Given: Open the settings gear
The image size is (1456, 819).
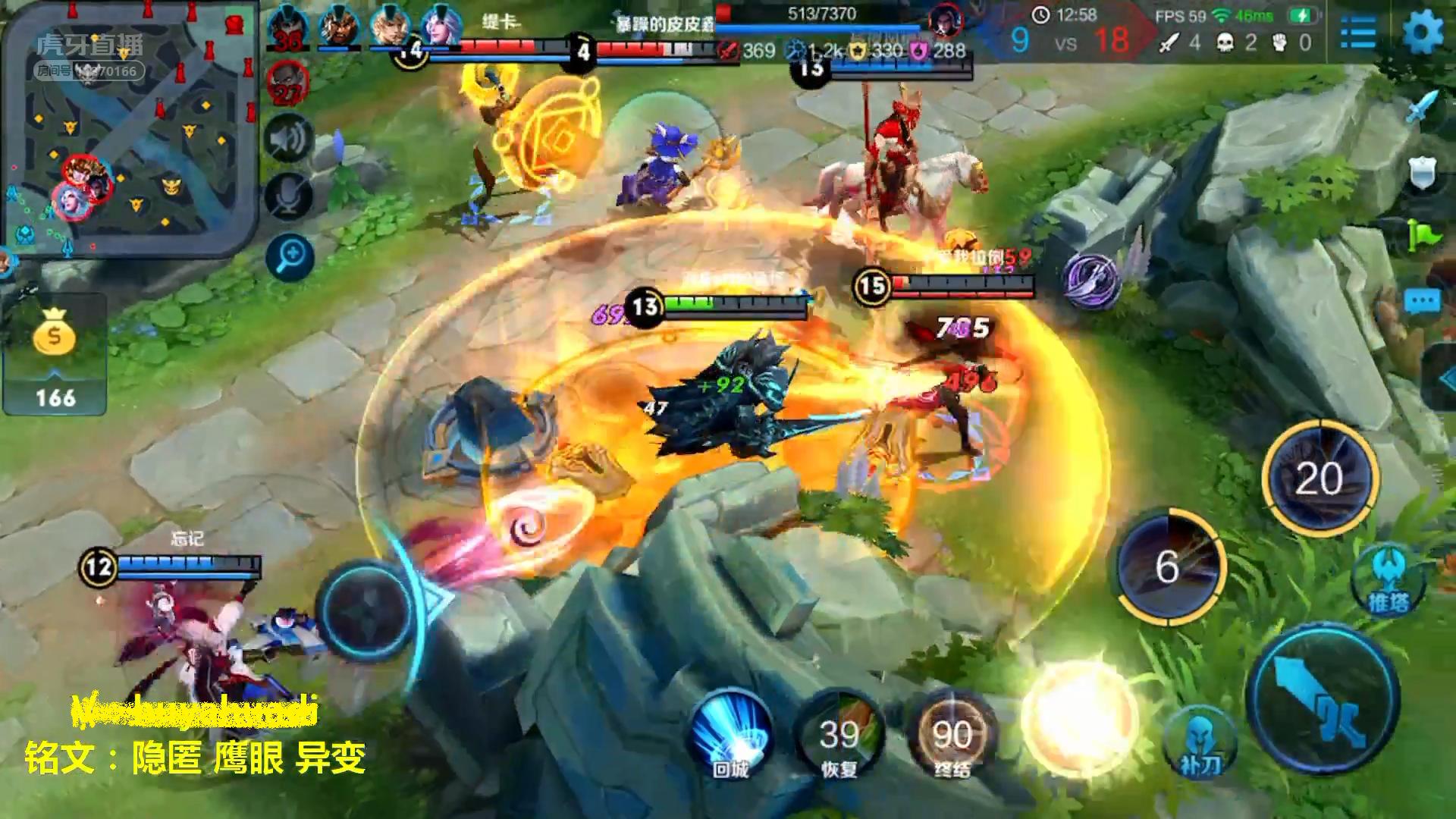Looking at the screenshot, I should click(1423, 32).
